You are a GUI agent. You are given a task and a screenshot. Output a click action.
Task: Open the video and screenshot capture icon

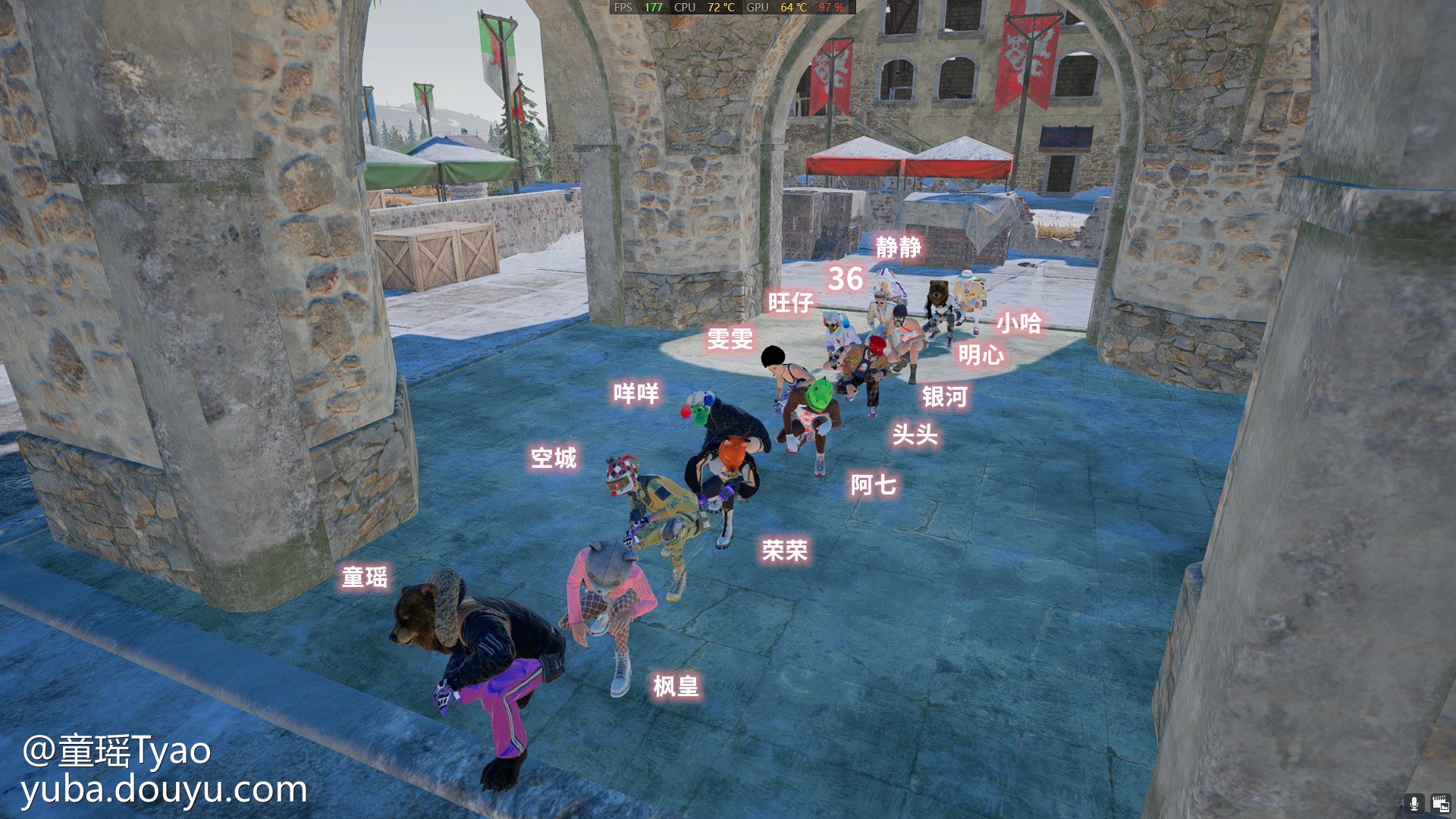1440,803
